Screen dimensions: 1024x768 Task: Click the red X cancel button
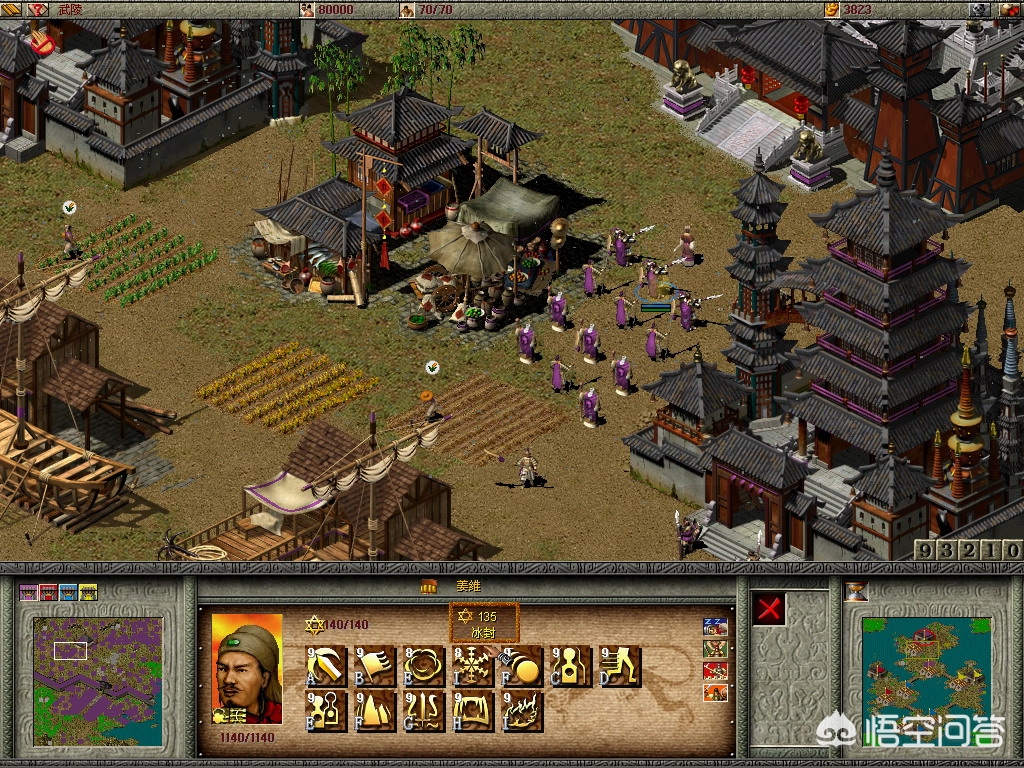[x=768, y=609]
